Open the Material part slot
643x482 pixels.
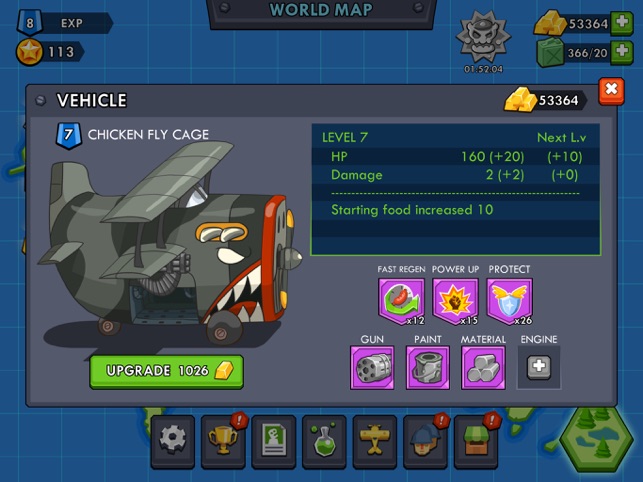[x=483, y=367]
